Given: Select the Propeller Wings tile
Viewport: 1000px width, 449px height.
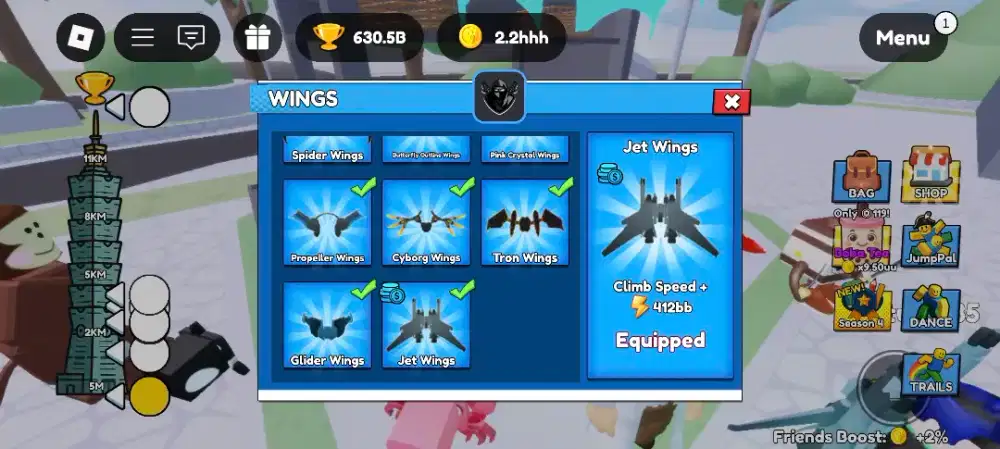Looking at the screenshot, I should tap(327, 223).
